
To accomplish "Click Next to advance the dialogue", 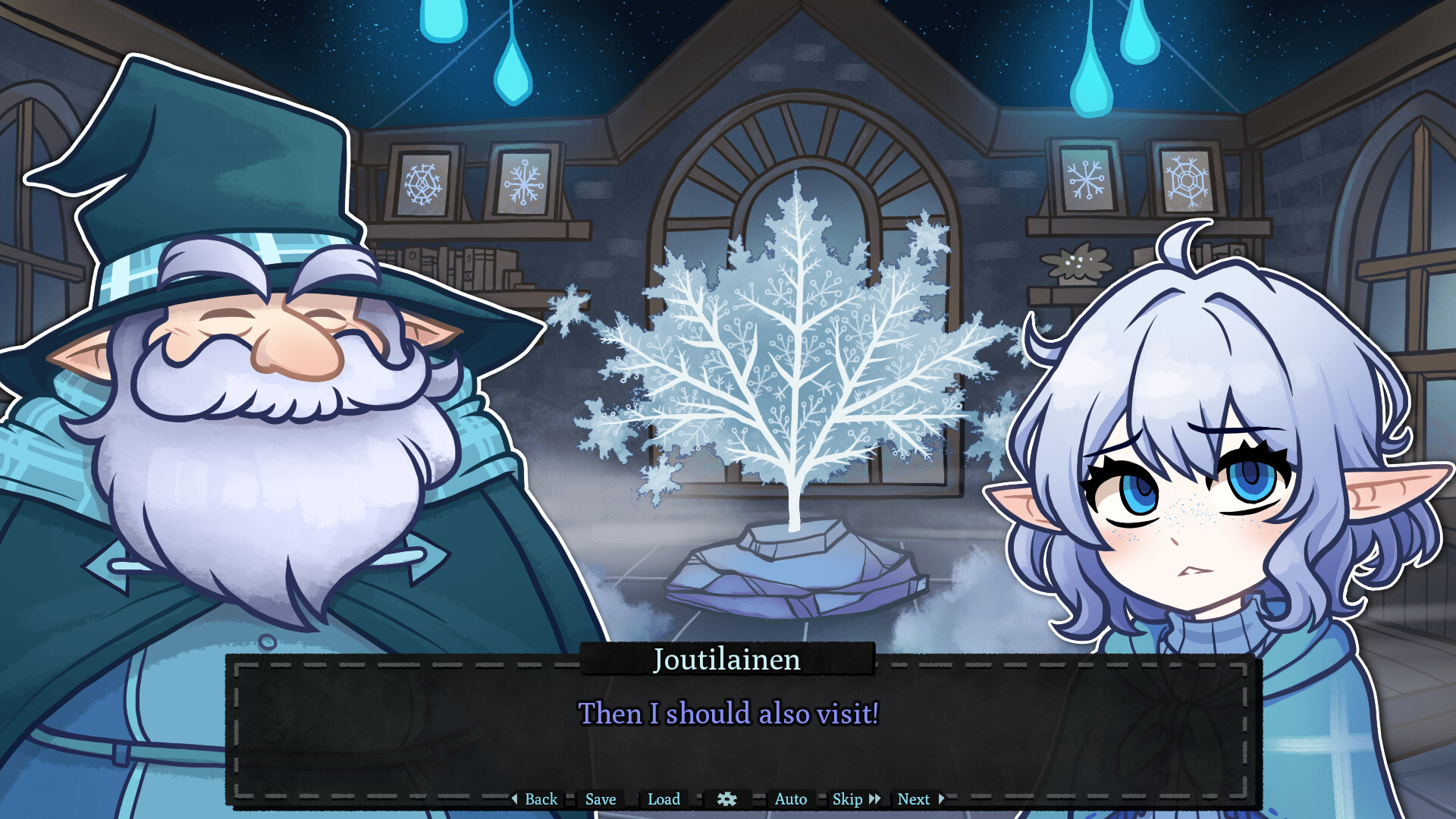I will click(x=914, y=799).
